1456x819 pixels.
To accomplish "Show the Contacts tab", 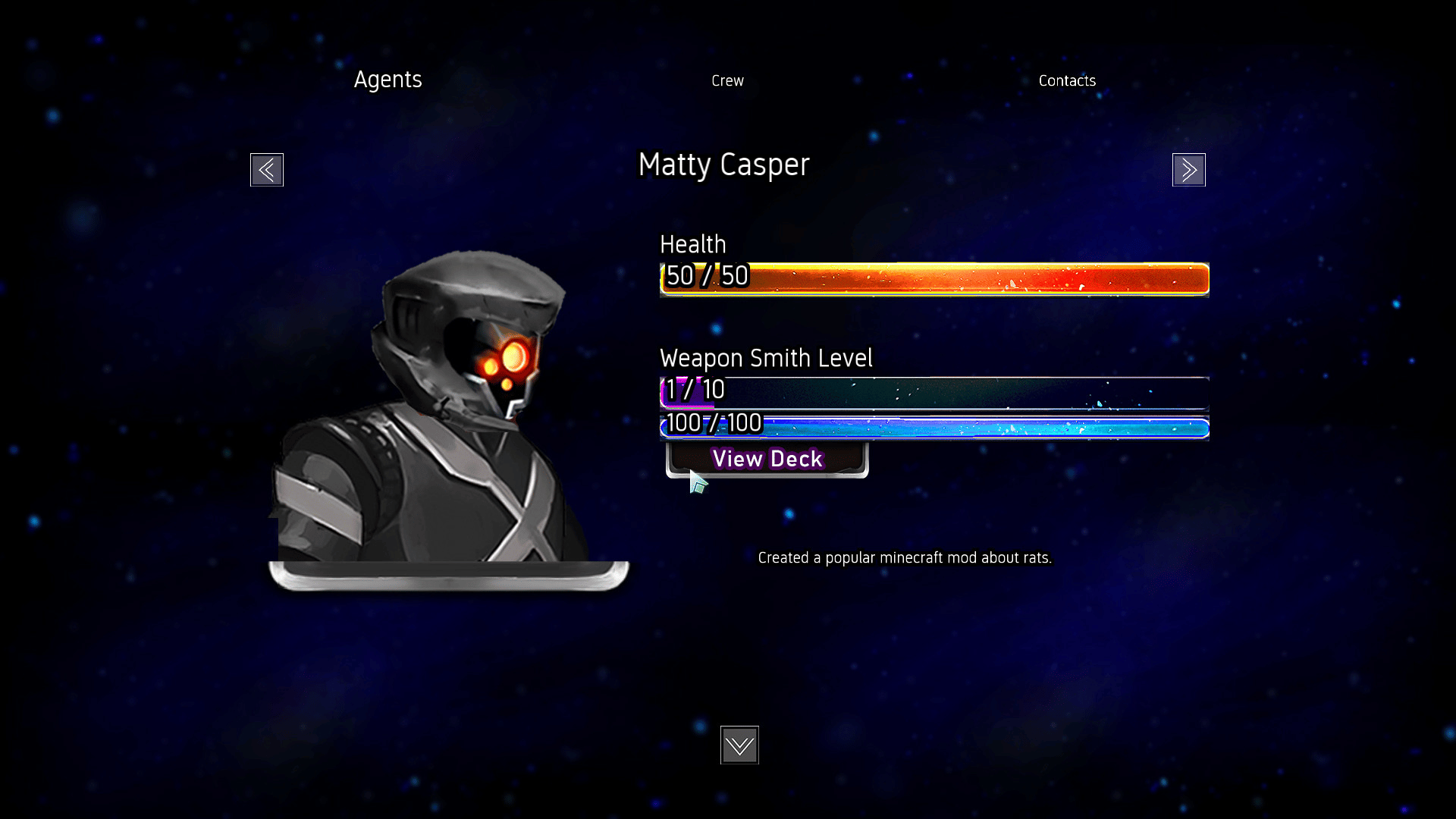I will [x=1067, y=80].
